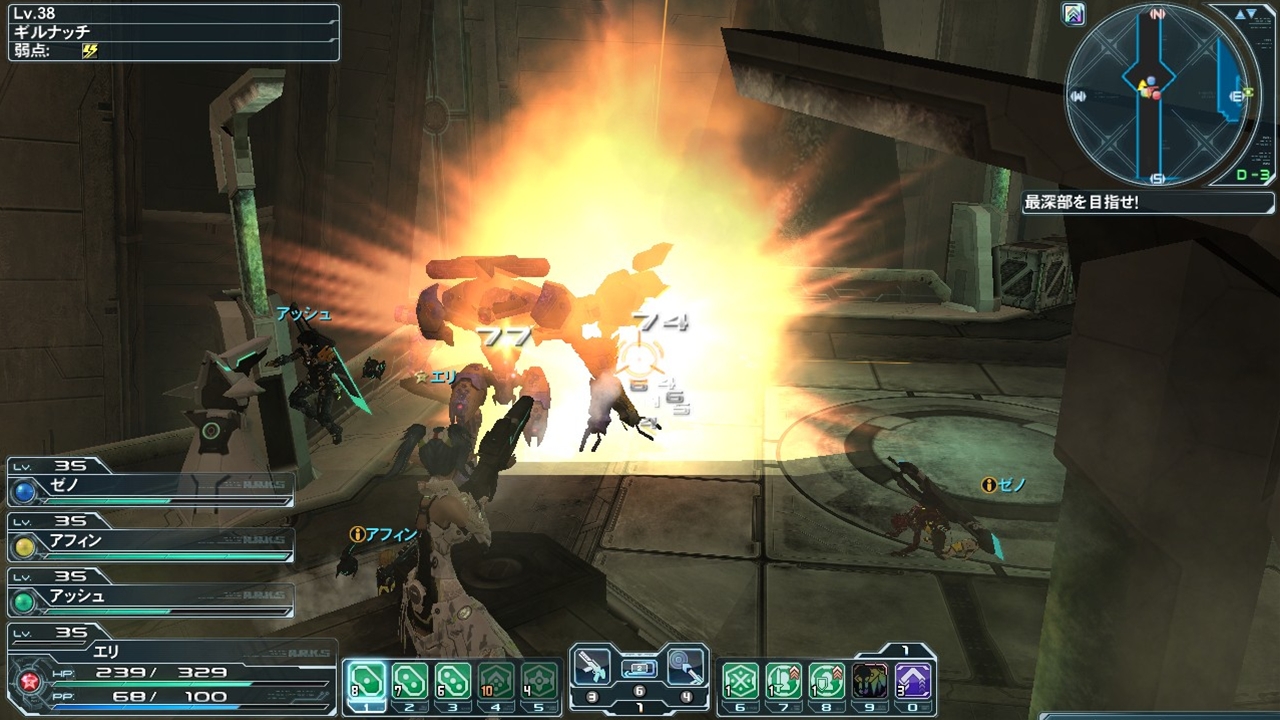Click the 最深部を目指せ! objective banner
This screenshot has height=720, width=1280.
coord(1120,203)
